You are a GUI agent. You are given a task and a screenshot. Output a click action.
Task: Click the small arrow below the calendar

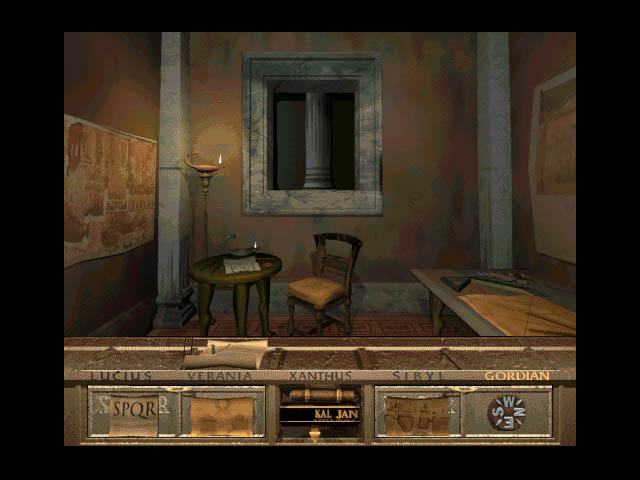[x=315, y=433]
